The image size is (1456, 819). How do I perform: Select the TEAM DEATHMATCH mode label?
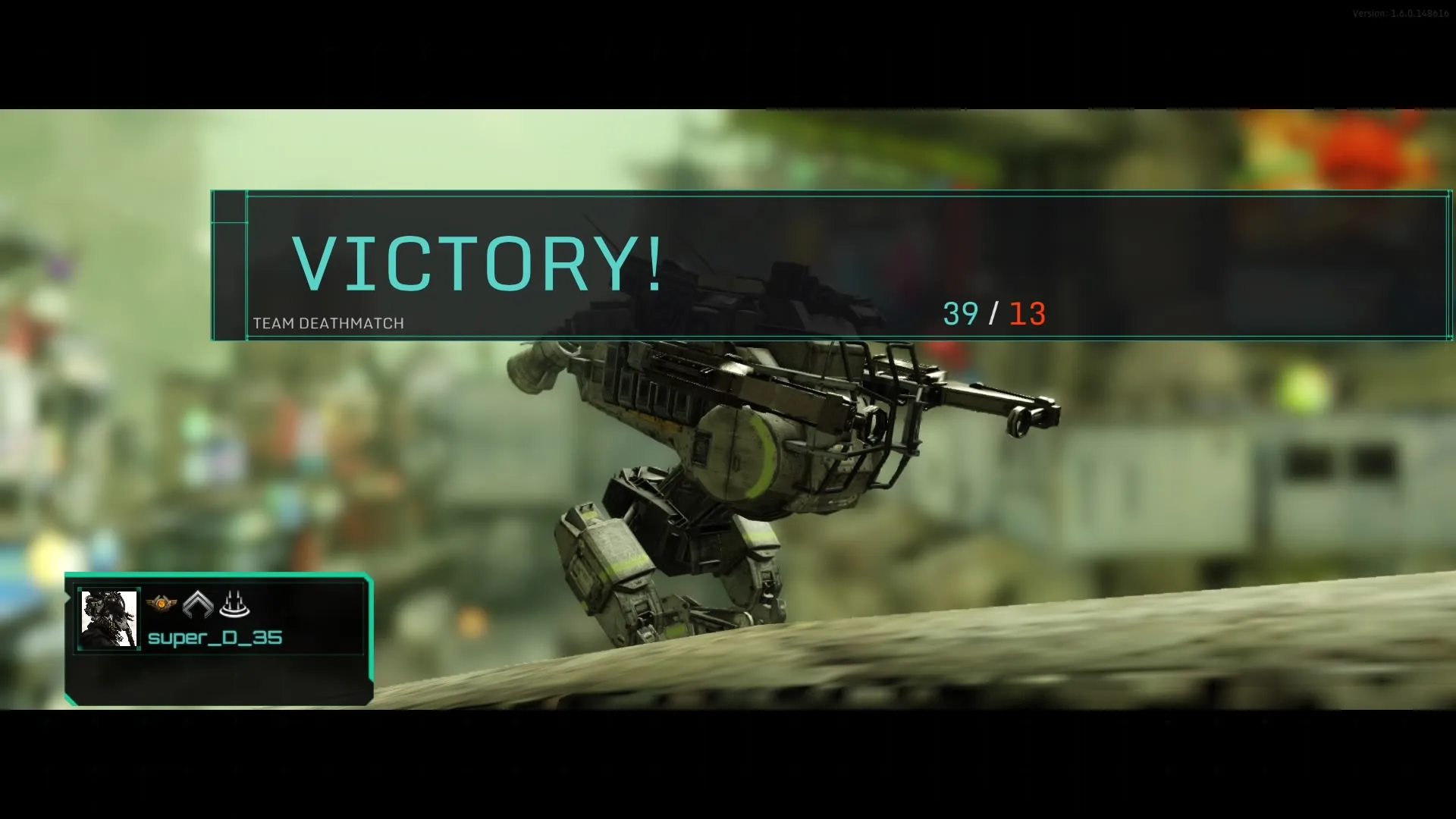328,323
